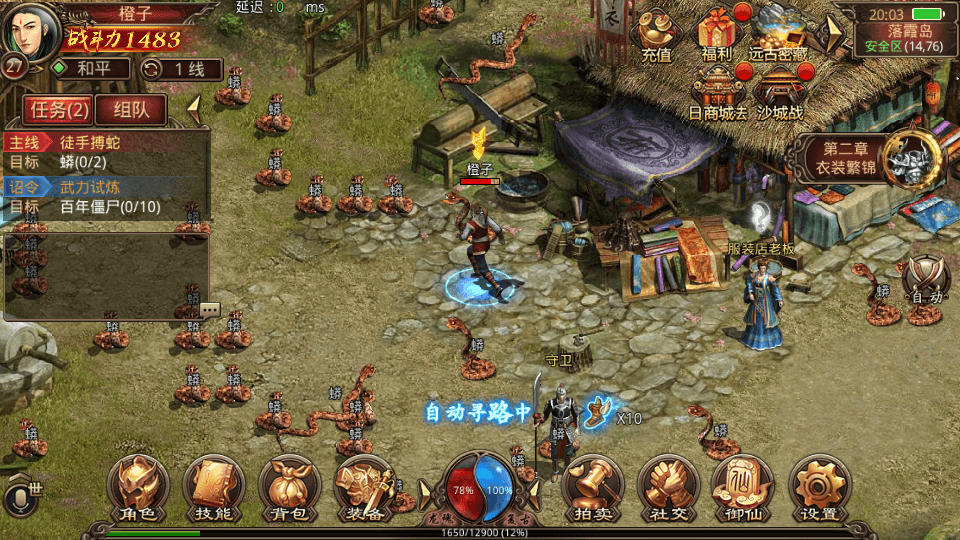960x540 pixels.
Task: Toggle the 自动 auto-battle button
Action: coord(926,281)
